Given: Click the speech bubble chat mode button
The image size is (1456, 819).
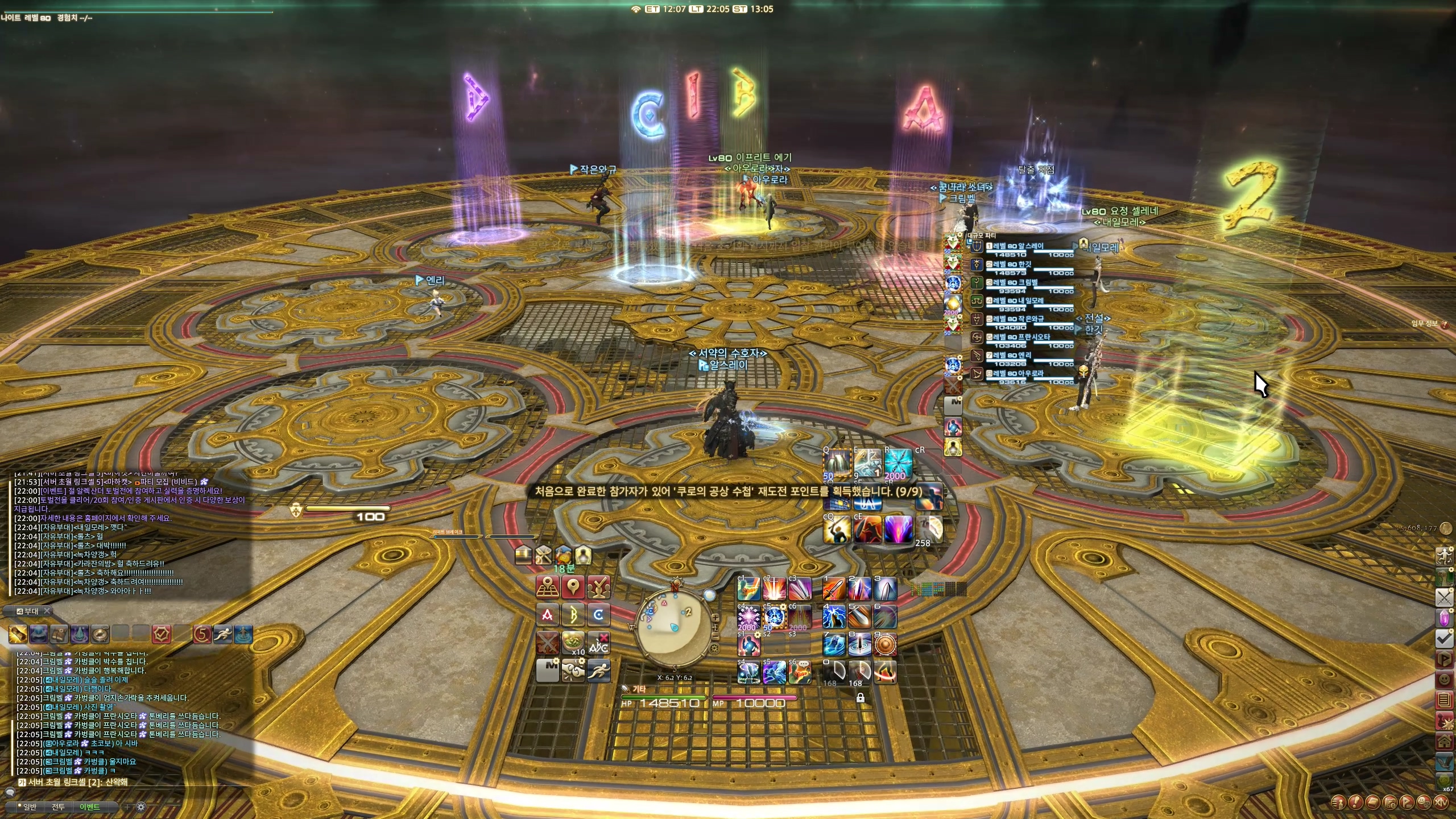Looking at the screenshot, I should coord(11,792).
